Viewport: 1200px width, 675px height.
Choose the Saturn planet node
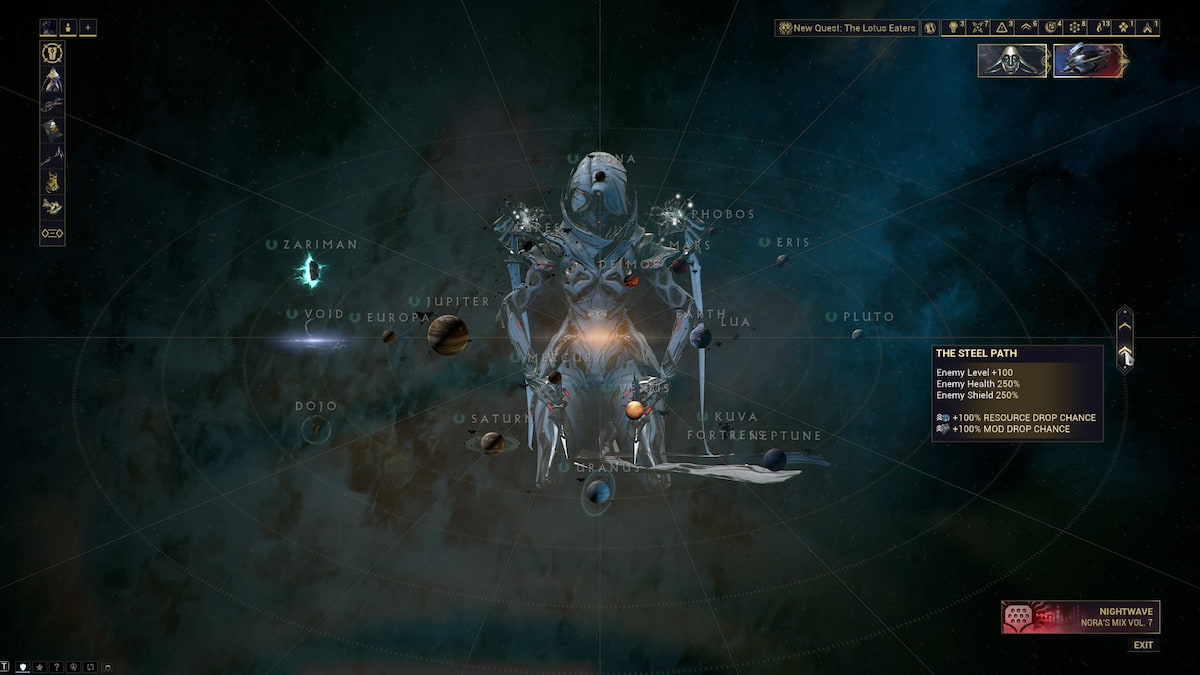(x=492, y=441)
